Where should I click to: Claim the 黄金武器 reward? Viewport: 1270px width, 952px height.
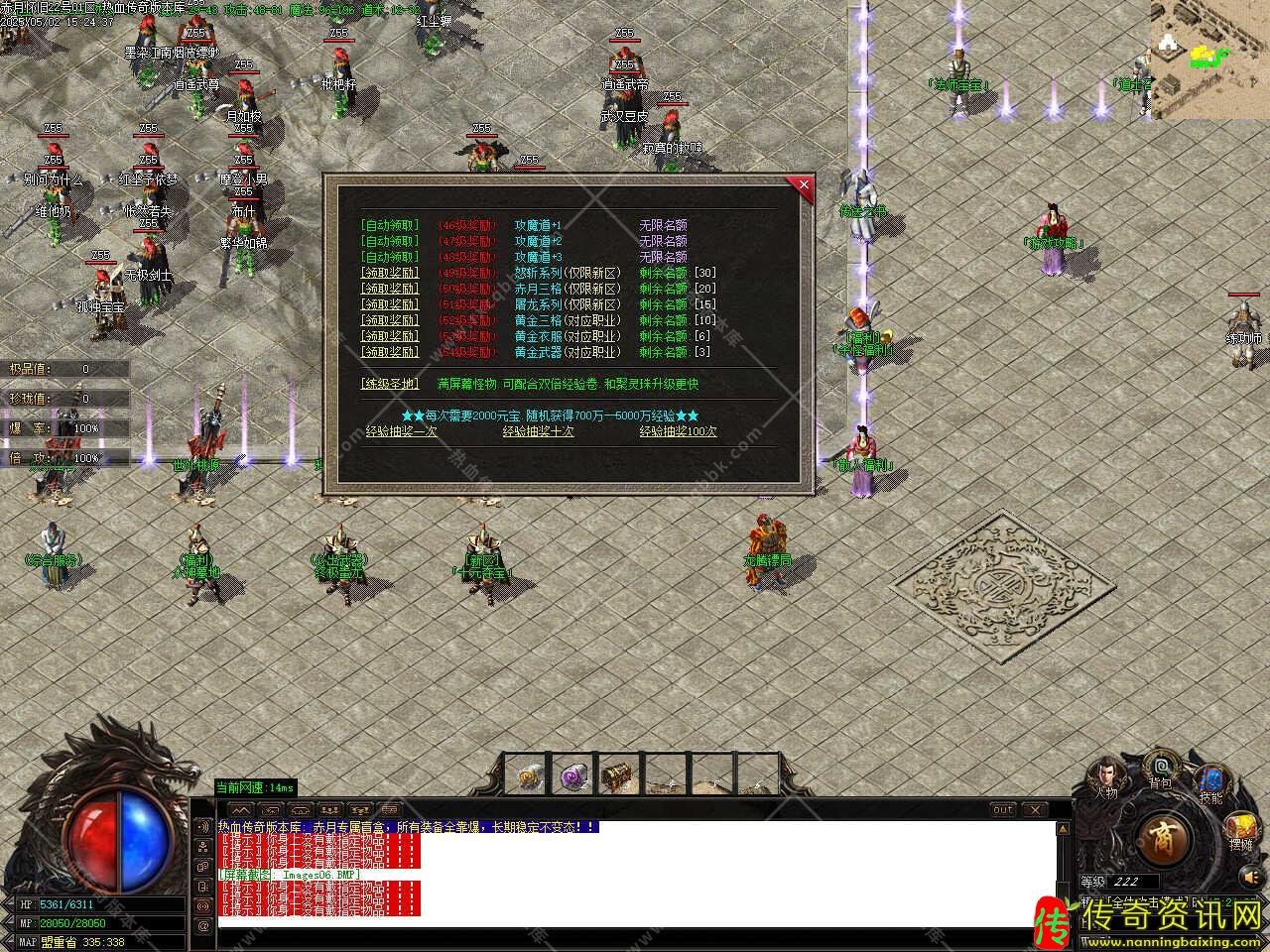pos(390,352)
